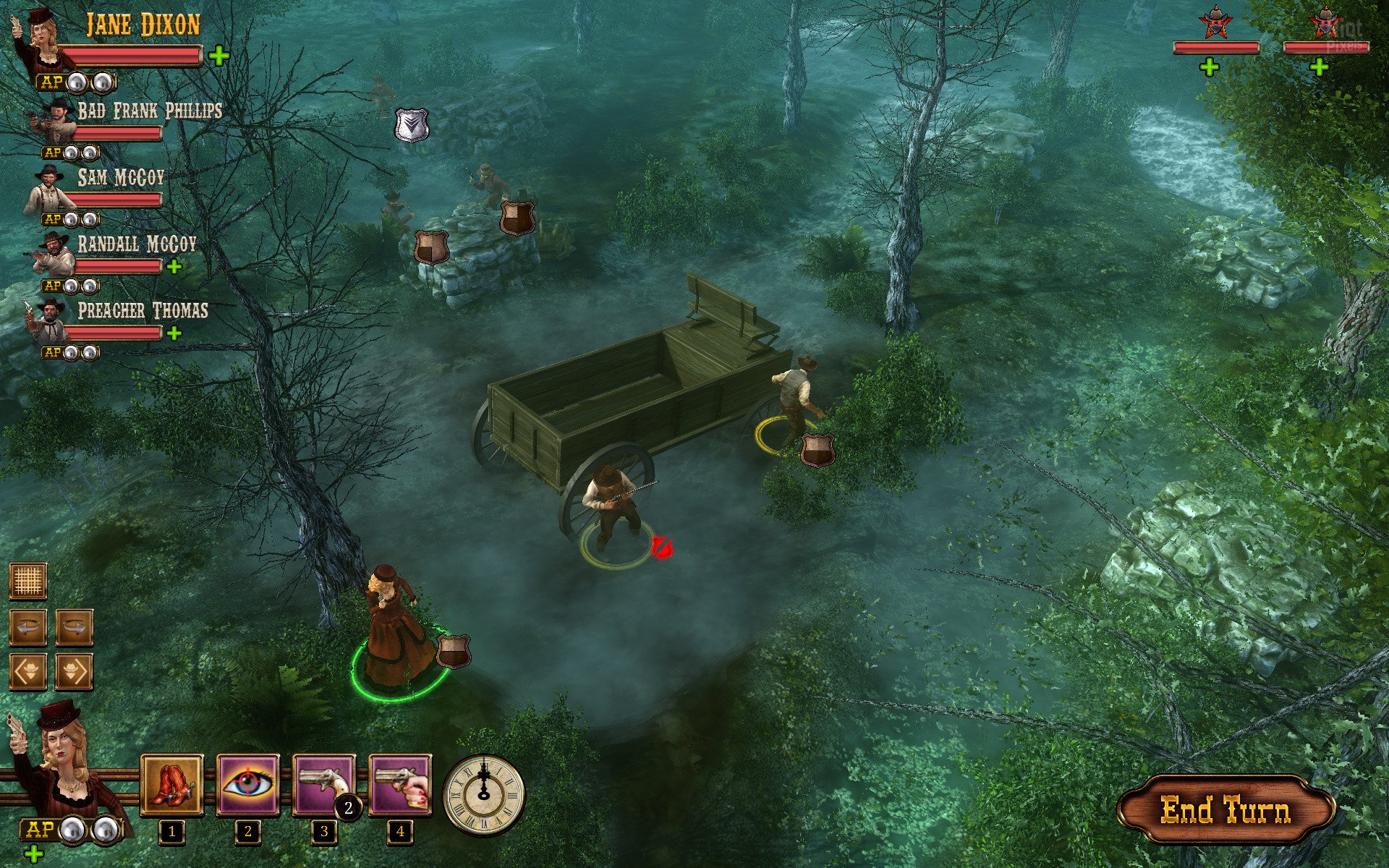Click the second enemy star portrait
The width and height of the screenshot is (1389, 868).
pyautogui.click(x=1325, y=23)
